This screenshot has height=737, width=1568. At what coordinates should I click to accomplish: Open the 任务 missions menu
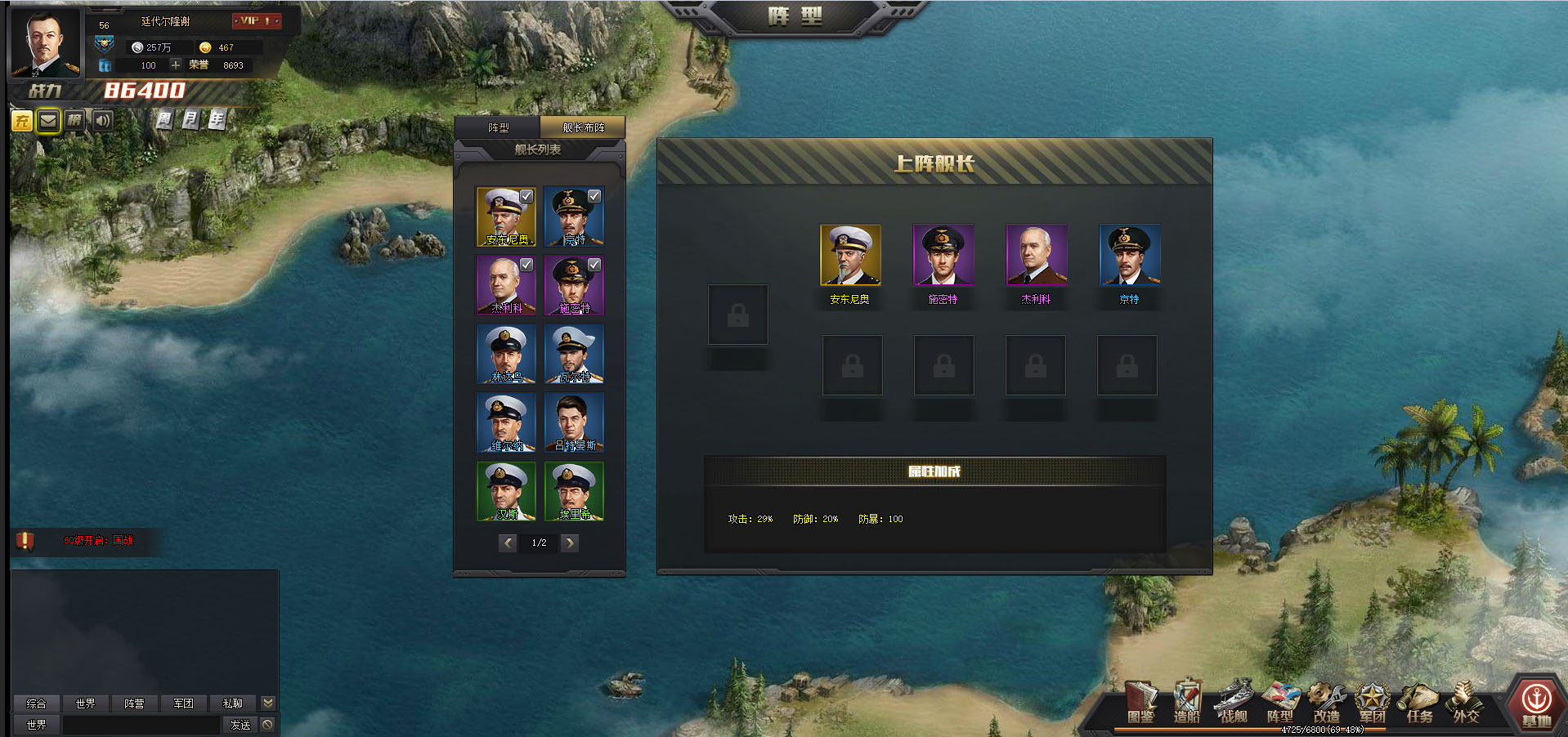click(x=1419, y=702)
